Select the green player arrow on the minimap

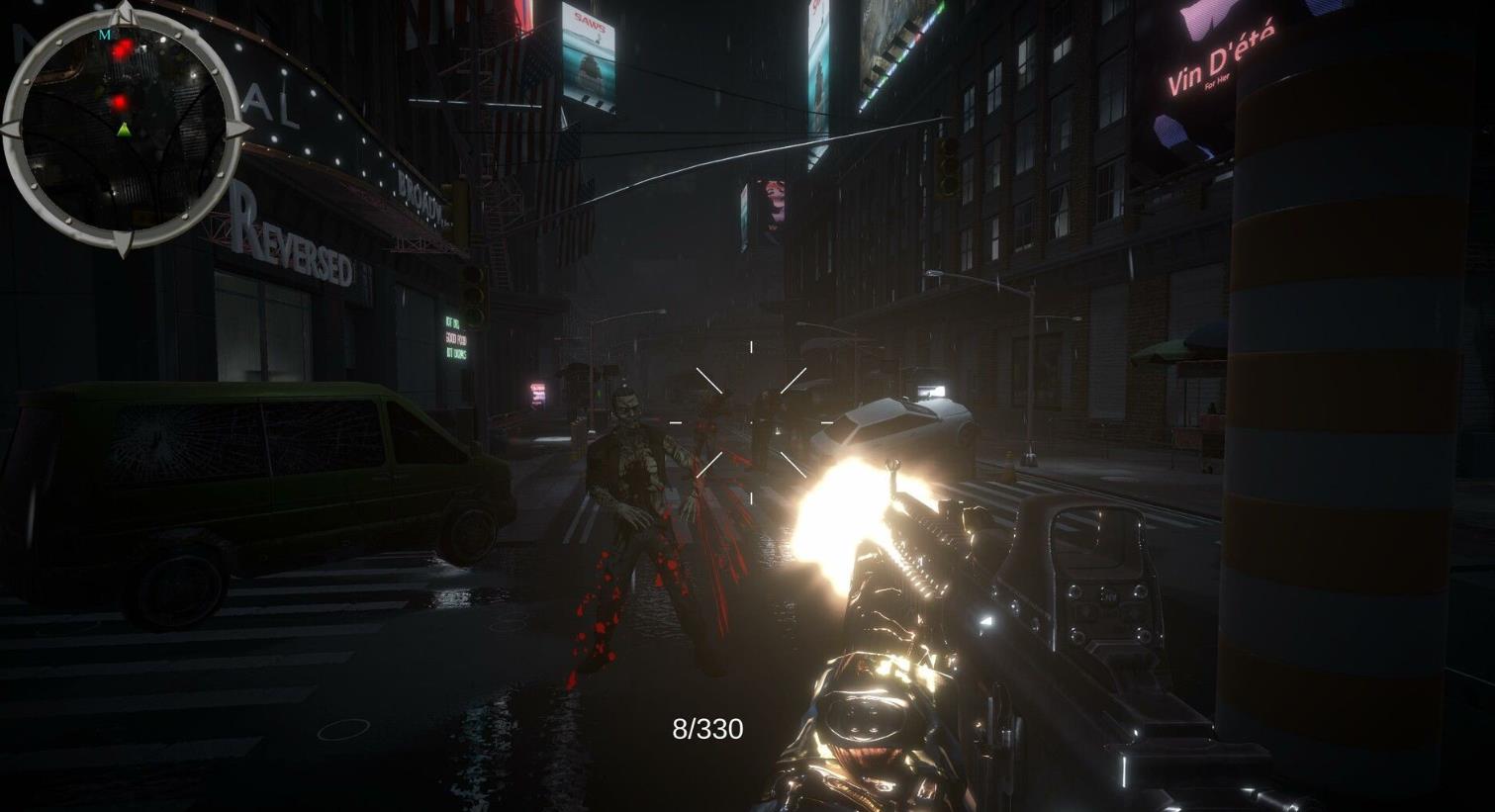[x=124, y=130]
